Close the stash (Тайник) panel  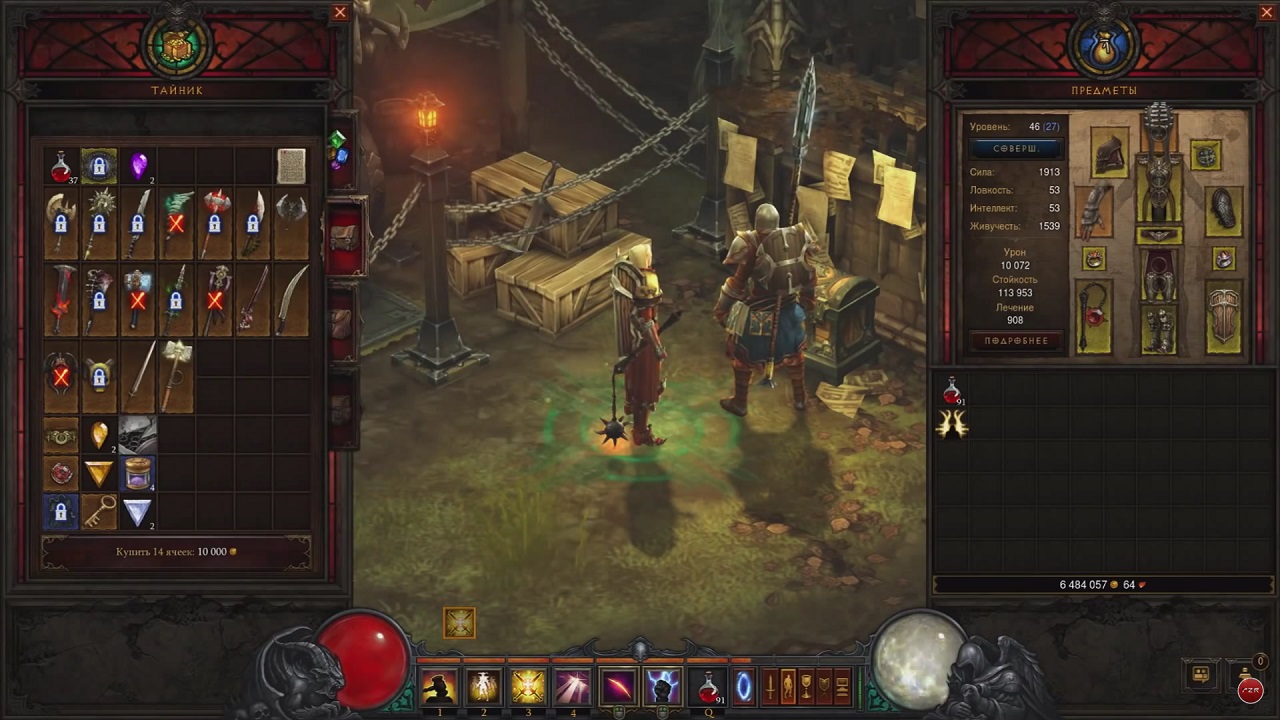[x=340, y=13]
